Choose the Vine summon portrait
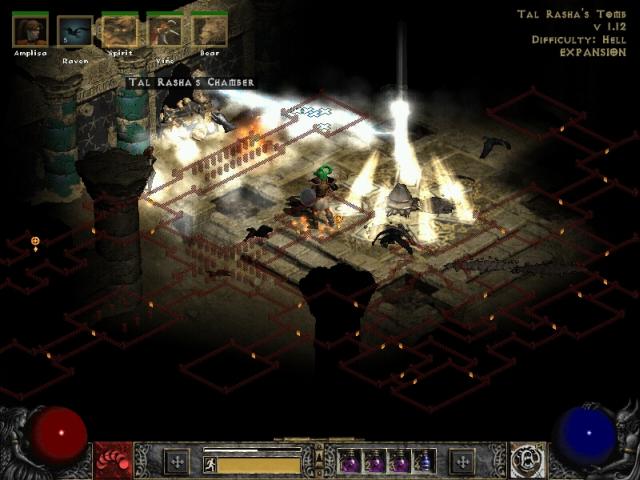The width and height of the screenshot is (640, 480). coord(165,32)
